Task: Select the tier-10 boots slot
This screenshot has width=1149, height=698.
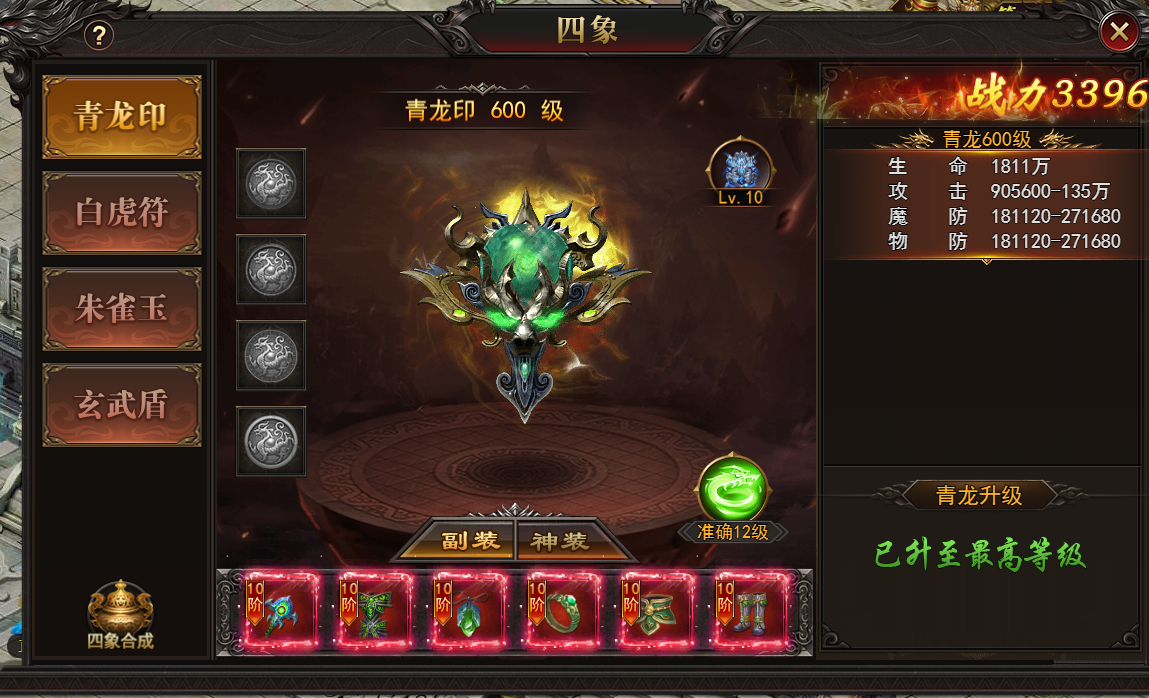Action: point(749,609)
